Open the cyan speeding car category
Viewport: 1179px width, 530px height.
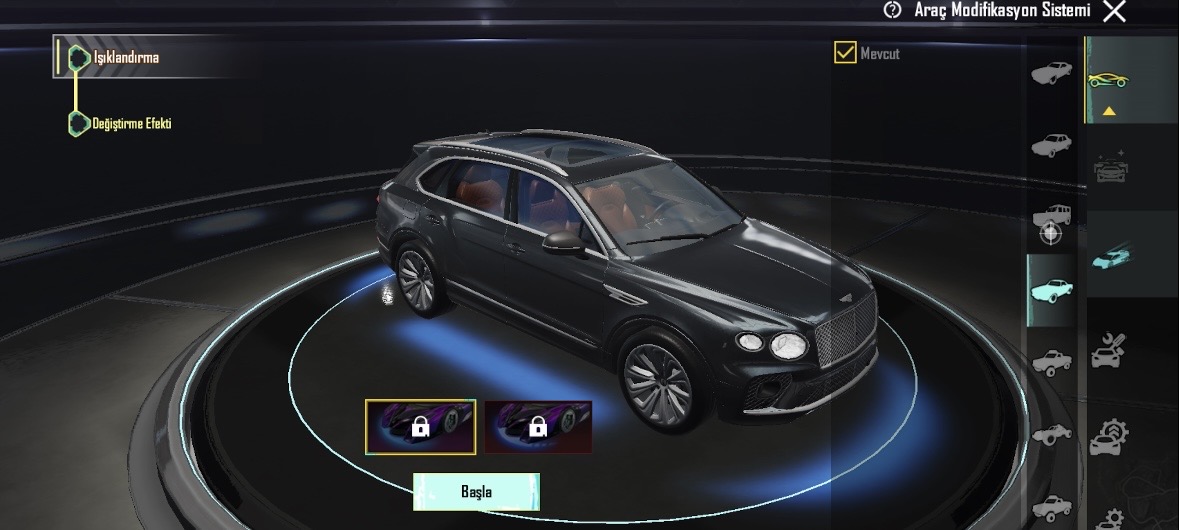coord(1108,254)
